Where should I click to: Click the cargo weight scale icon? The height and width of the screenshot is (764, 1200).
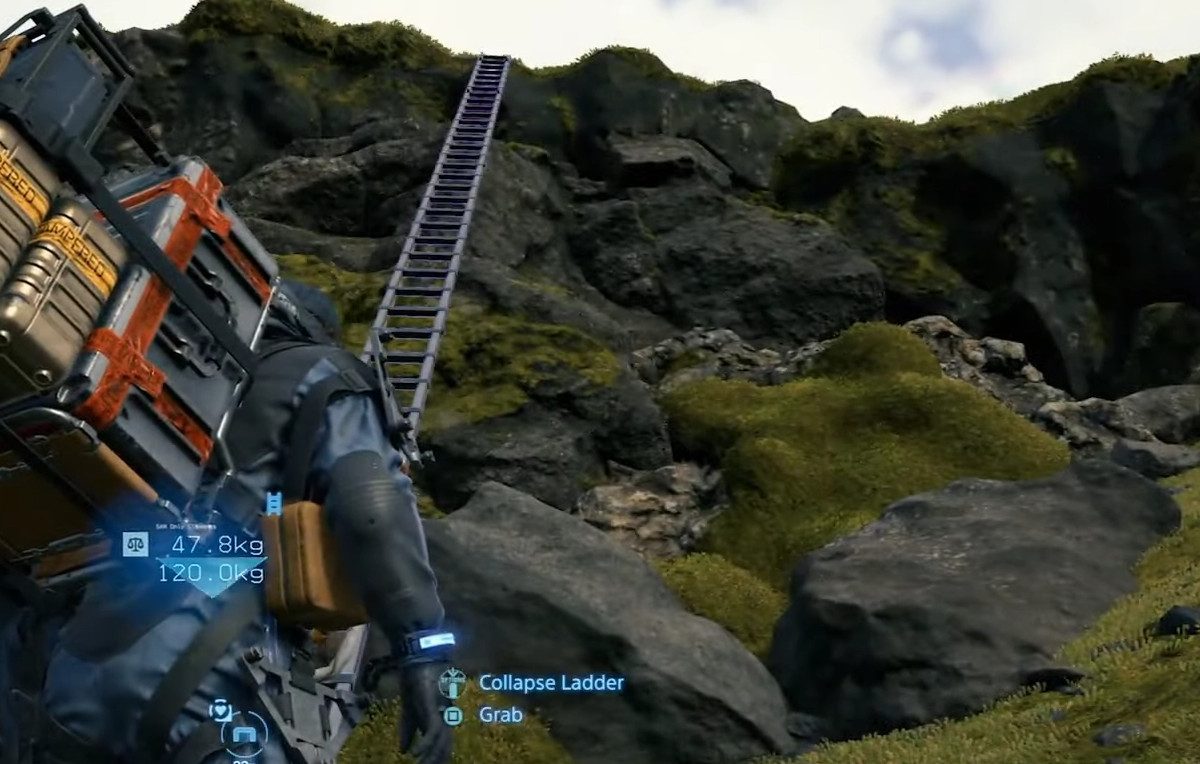[x=135, y=544]
